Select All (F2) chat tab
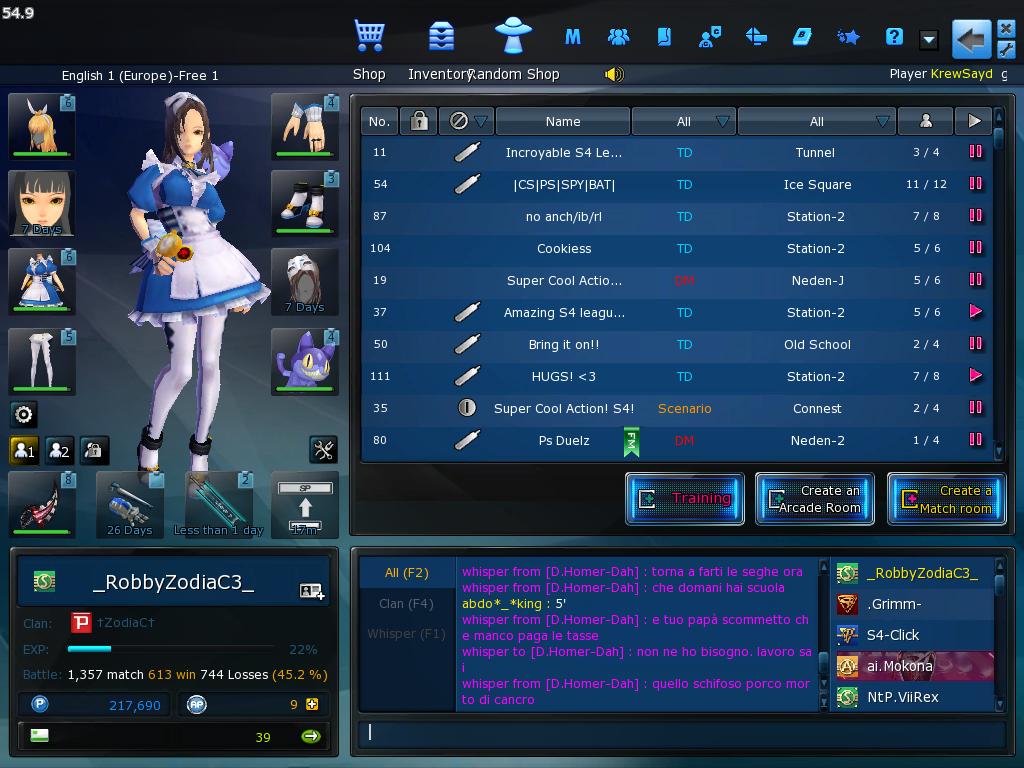Image resolution: width=1024 pixels, height=768 pixels. pyautogui.click(x=406, y=573)
